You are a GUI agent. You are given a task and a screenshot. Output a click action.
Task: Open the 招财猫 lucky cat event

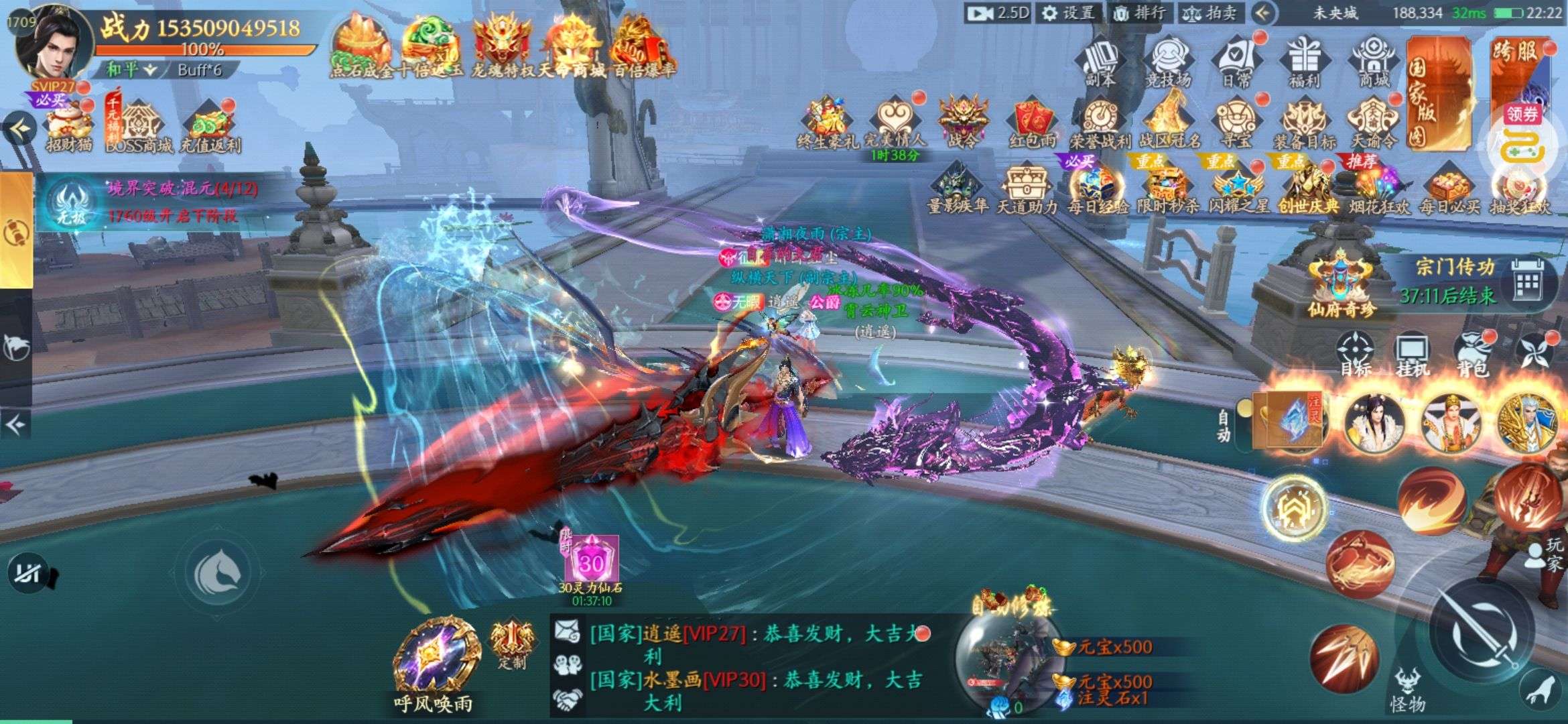[x=69, y=127]
